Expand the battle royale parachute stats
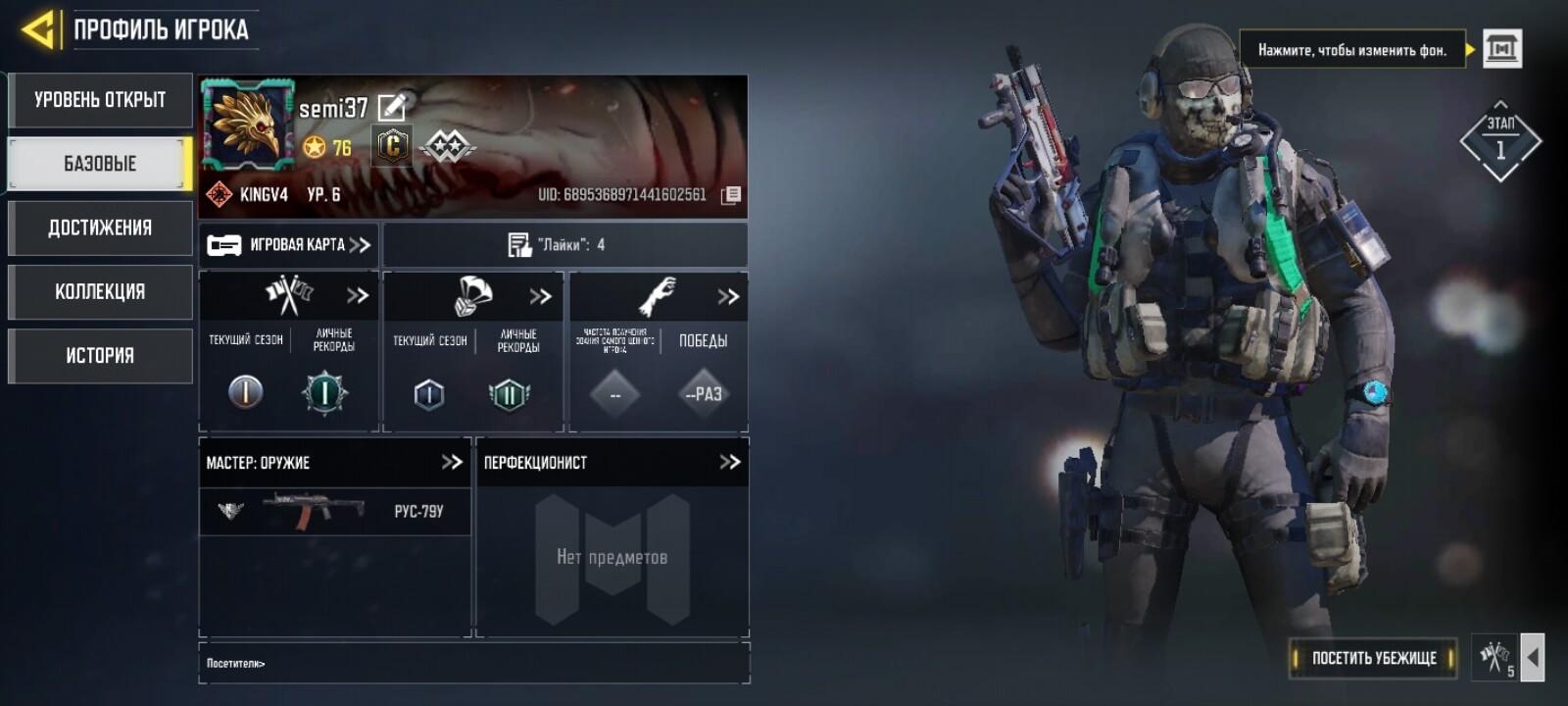1568x706 pixels. click(540, 296)
